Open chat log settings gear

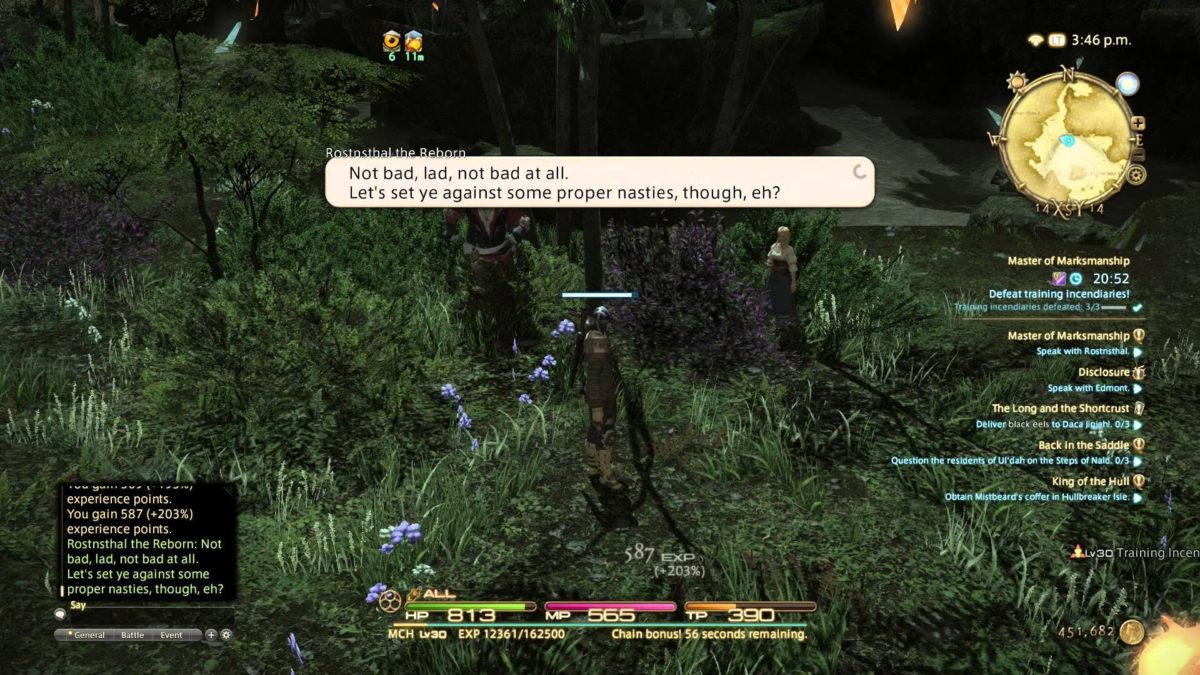226,635
